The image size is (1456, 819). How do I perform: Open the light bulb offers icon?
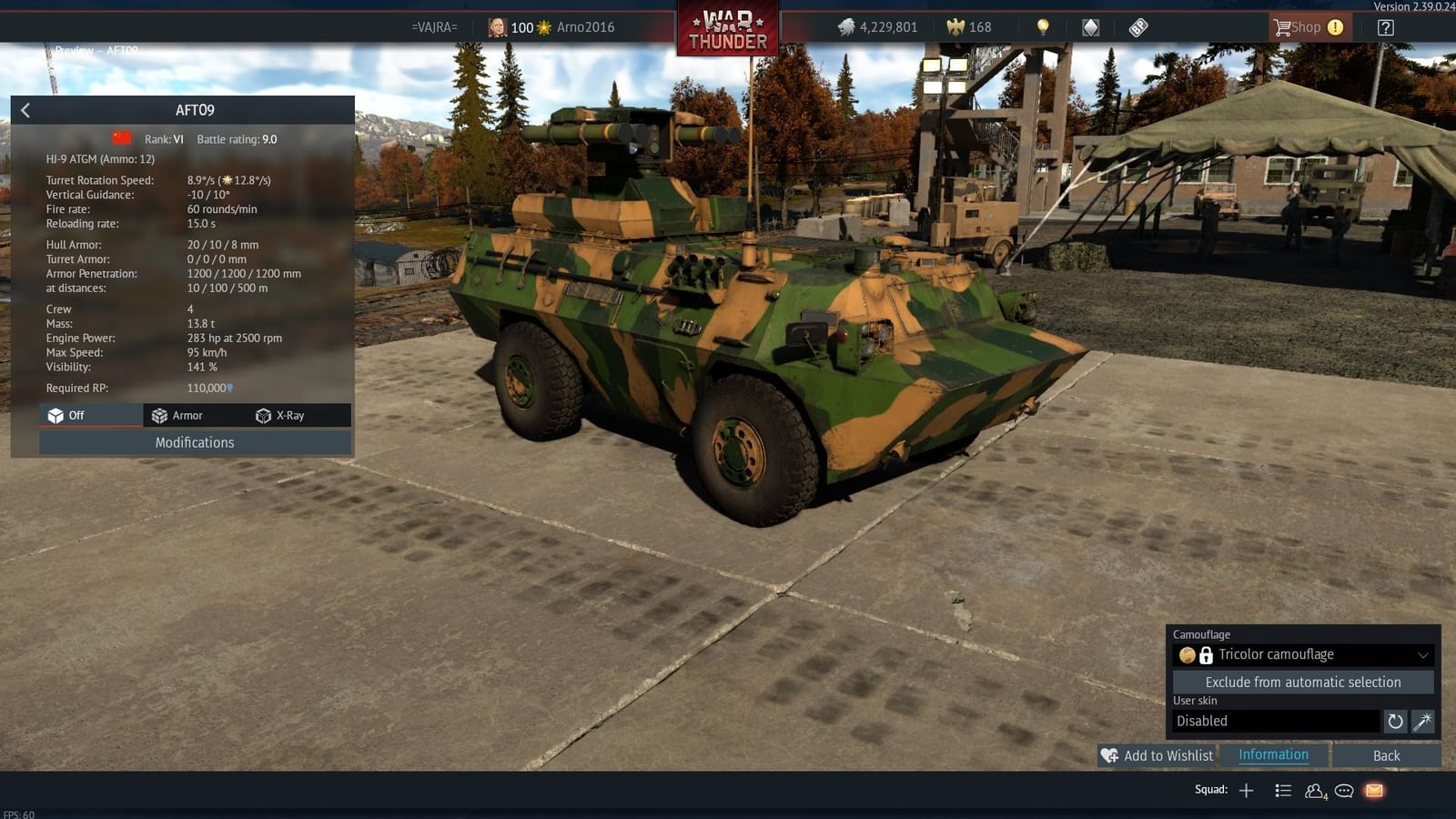[1041, 27]
